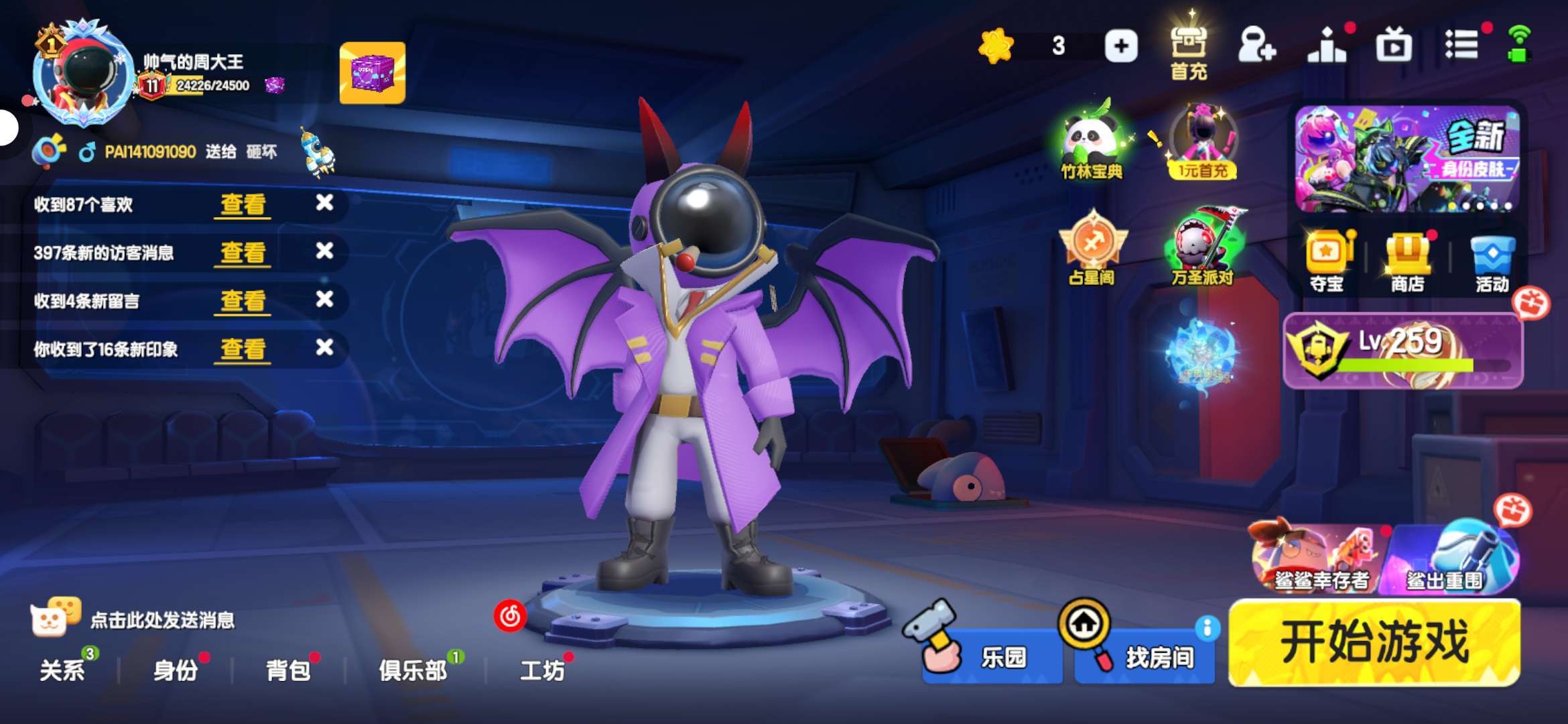This screenshot has width=1568, height=724.
Task: Open the 商店 shop
Action: [1407, 263]
